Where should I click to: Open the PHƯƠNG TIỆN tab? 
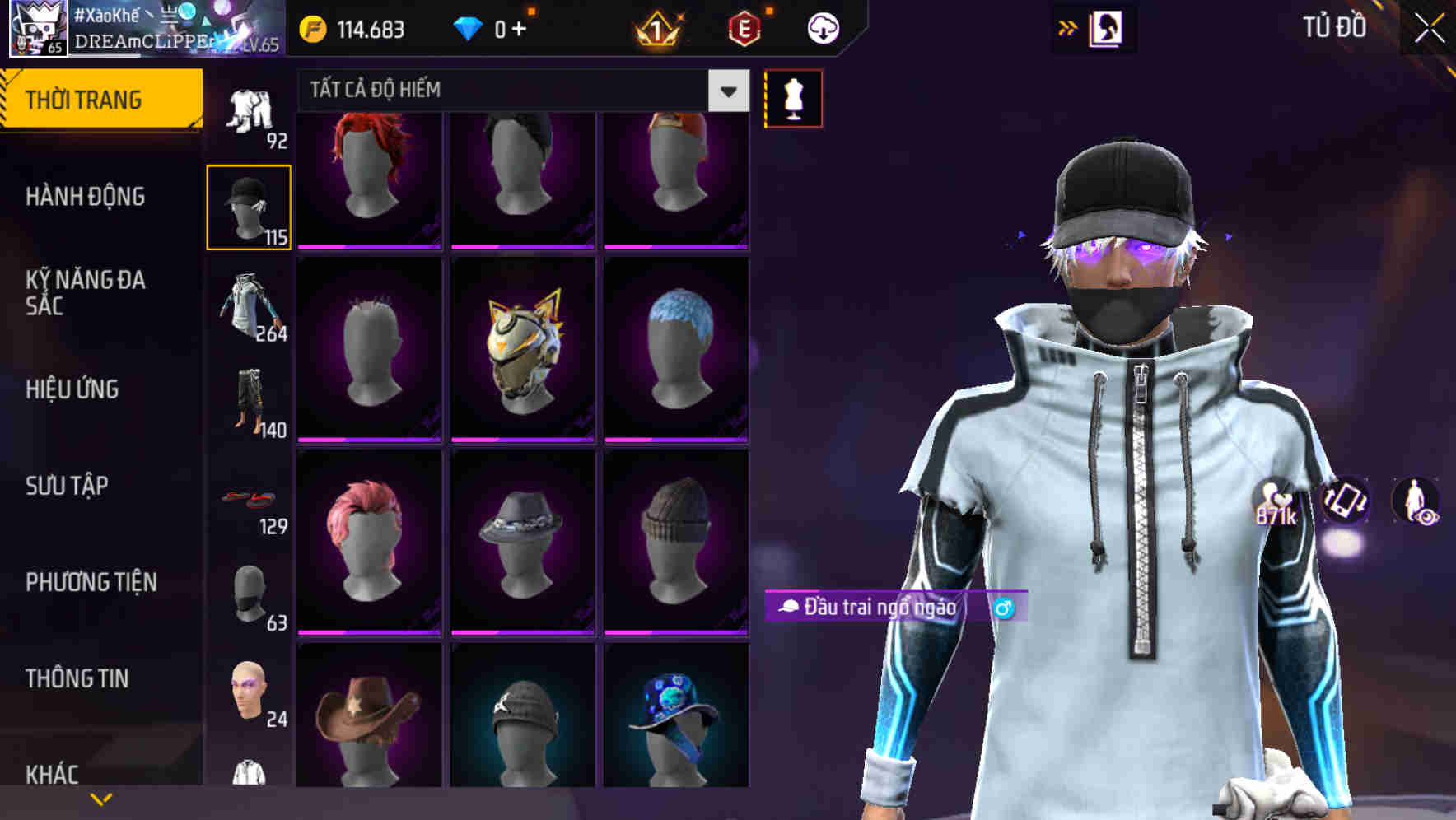[91, 582]
